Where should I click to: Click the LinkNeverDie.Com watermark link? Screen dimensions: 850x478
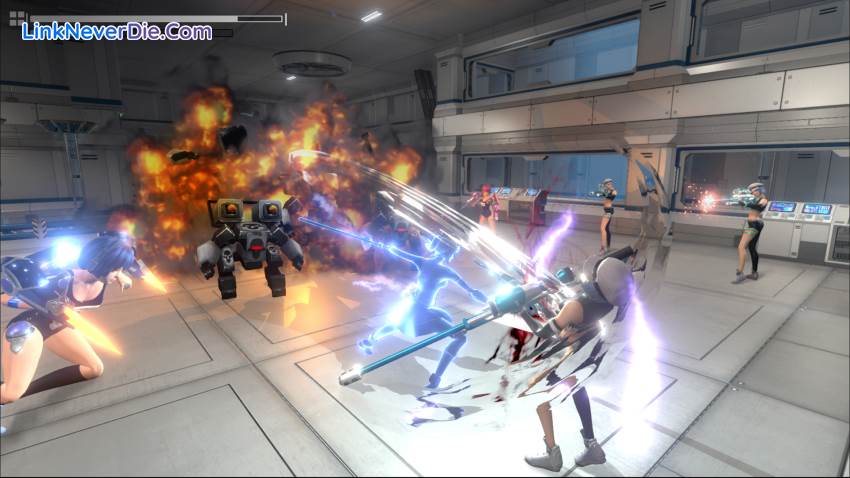pos(117,32)
